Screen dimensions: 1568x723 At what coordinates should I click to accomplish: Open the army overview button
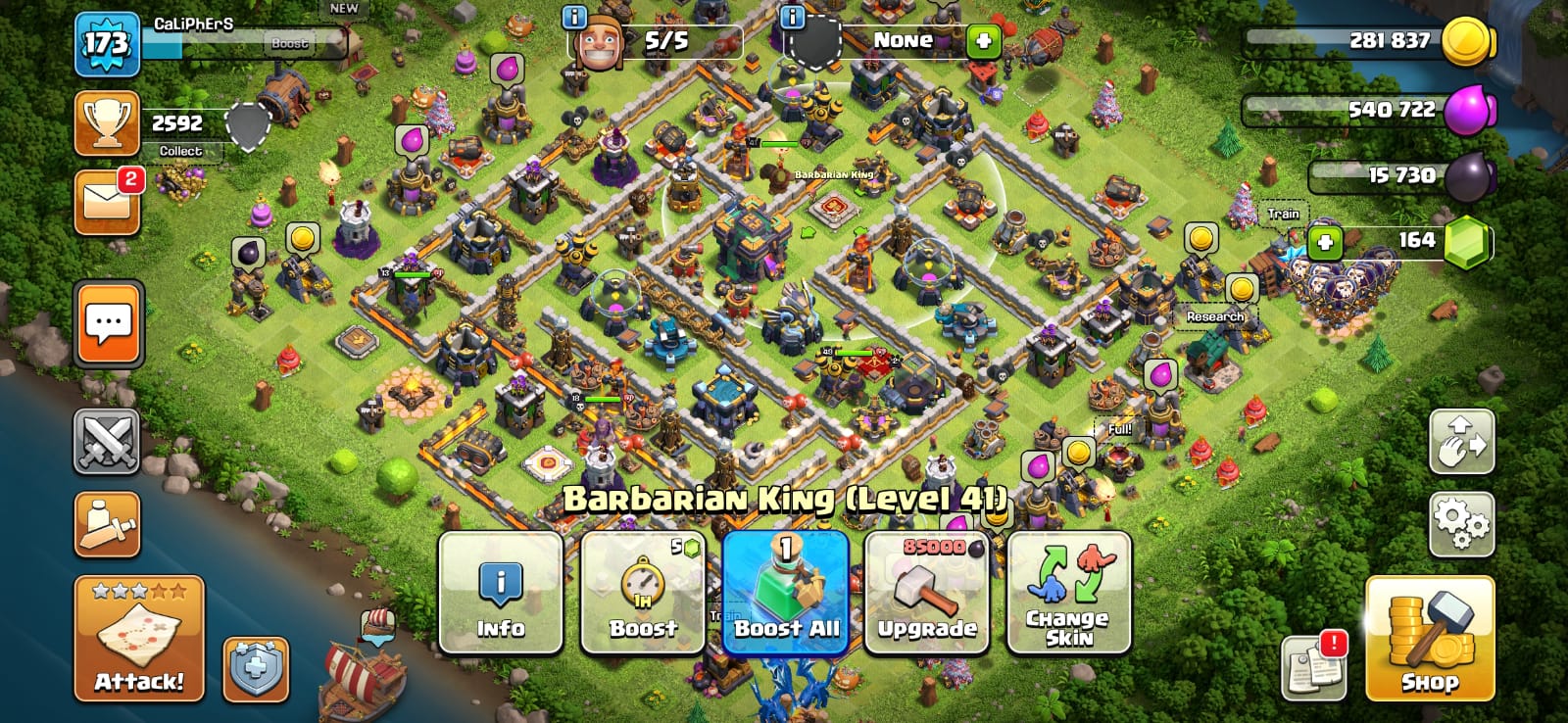[x=107, y=524]
